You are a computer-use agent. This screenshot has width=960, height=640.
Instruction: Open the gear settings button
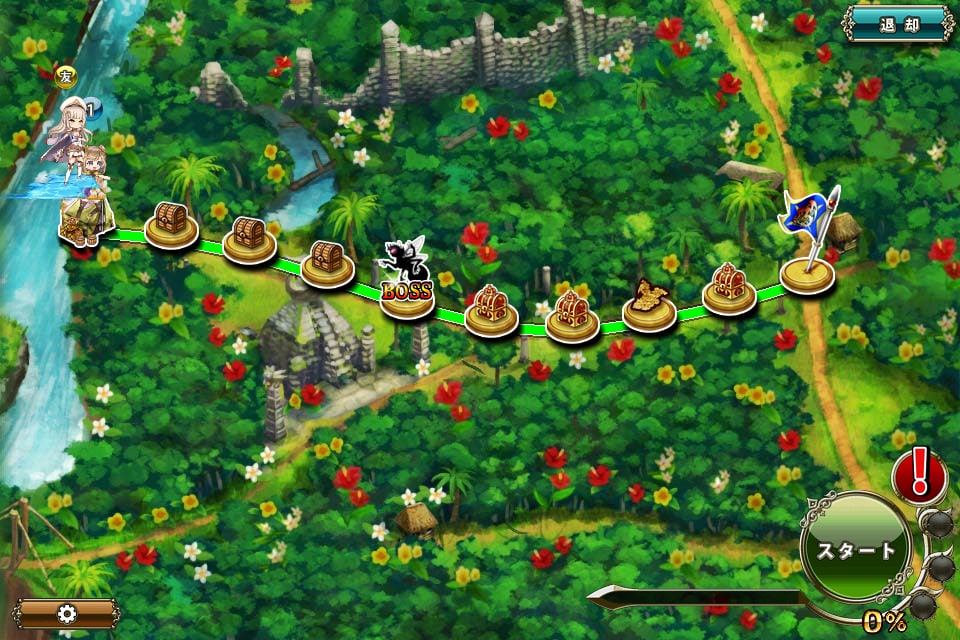[67, 613]
